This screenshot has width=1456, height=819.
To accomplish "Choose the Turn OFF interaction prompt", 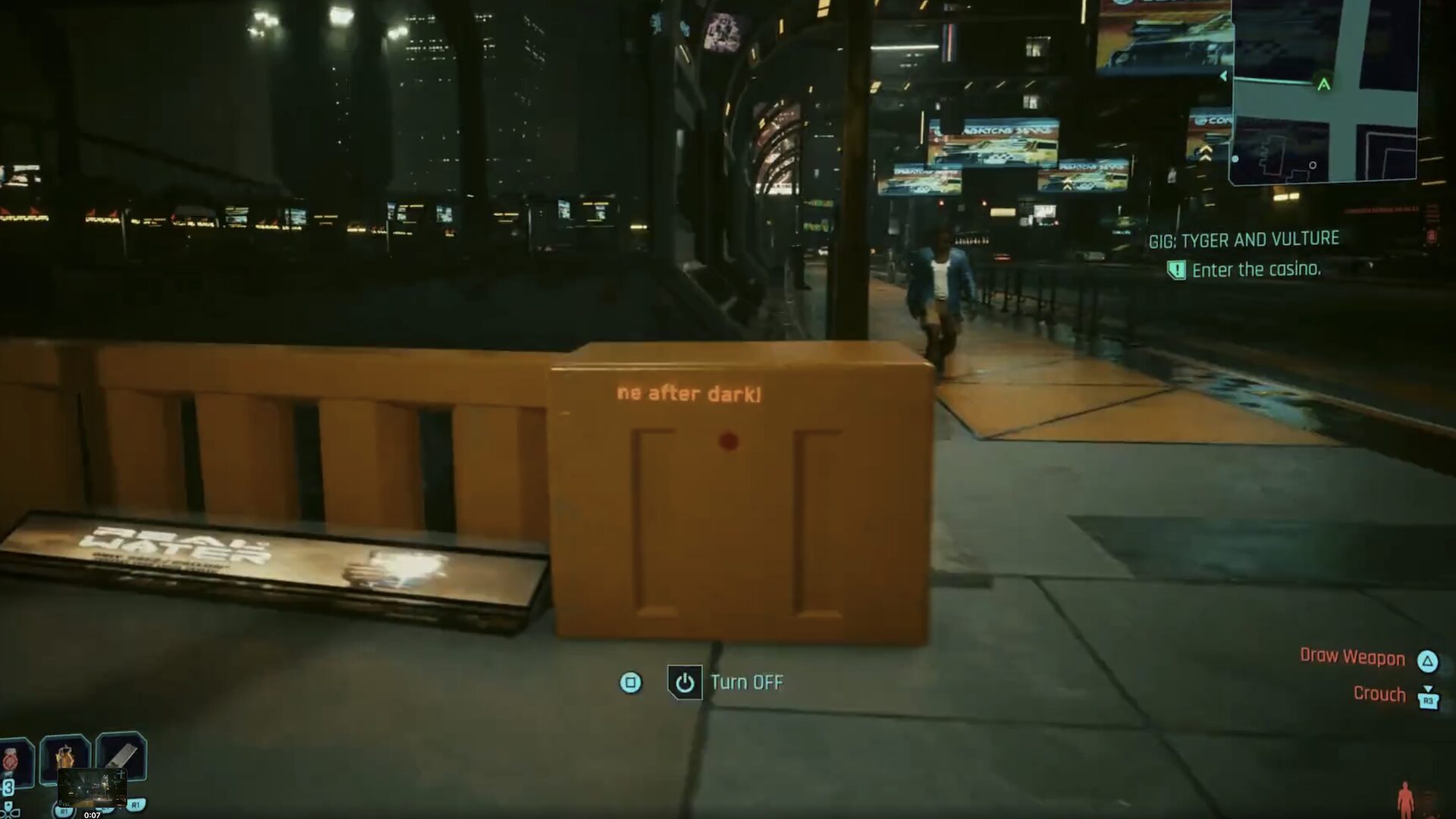I will click(726, 682).
